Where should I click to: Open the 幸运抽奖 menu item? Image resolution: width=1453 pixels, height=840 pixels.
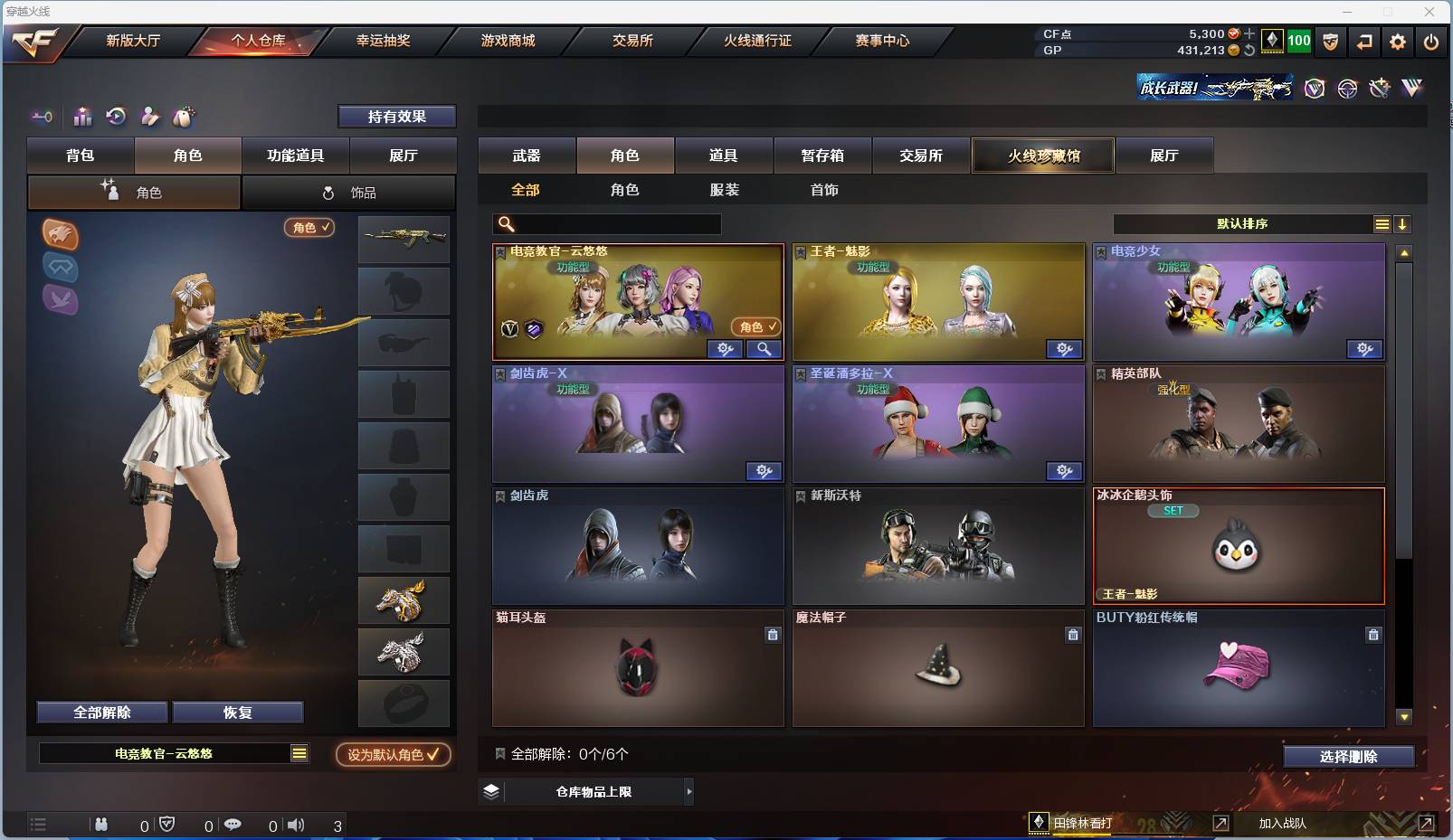[382, 41]
